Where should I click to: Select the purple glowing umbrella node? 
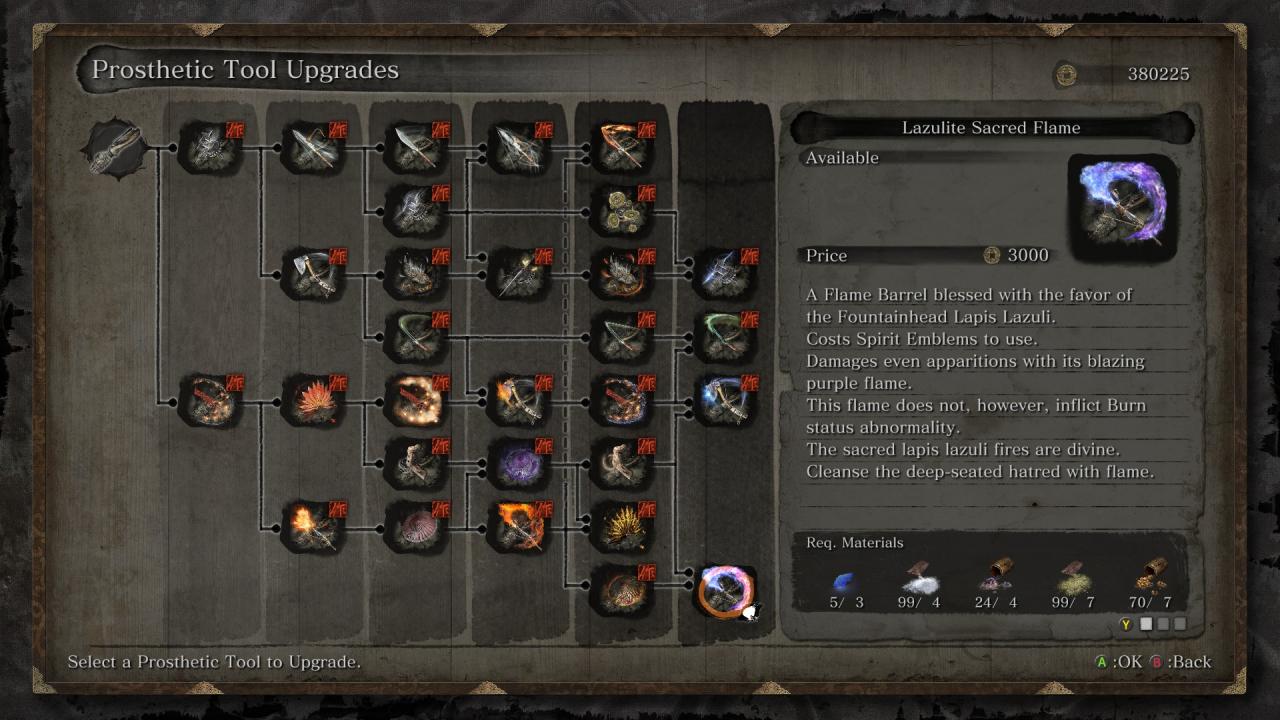click(x=518, y=464)
